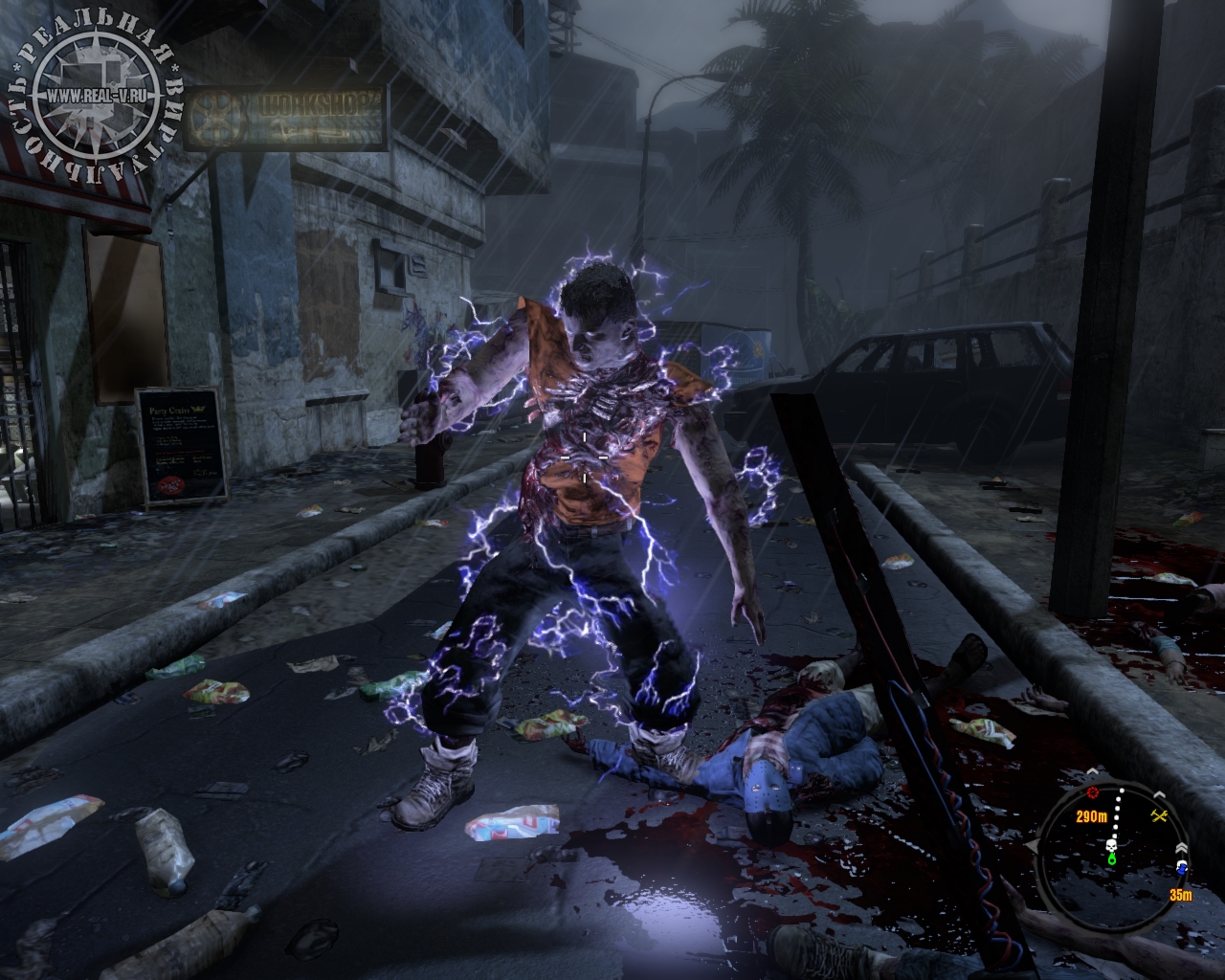Image resolution: width=1225 pixels, height=980 pixels.
Task: Click the white skull marker on the radar
Action: [x=1113, y=846]
